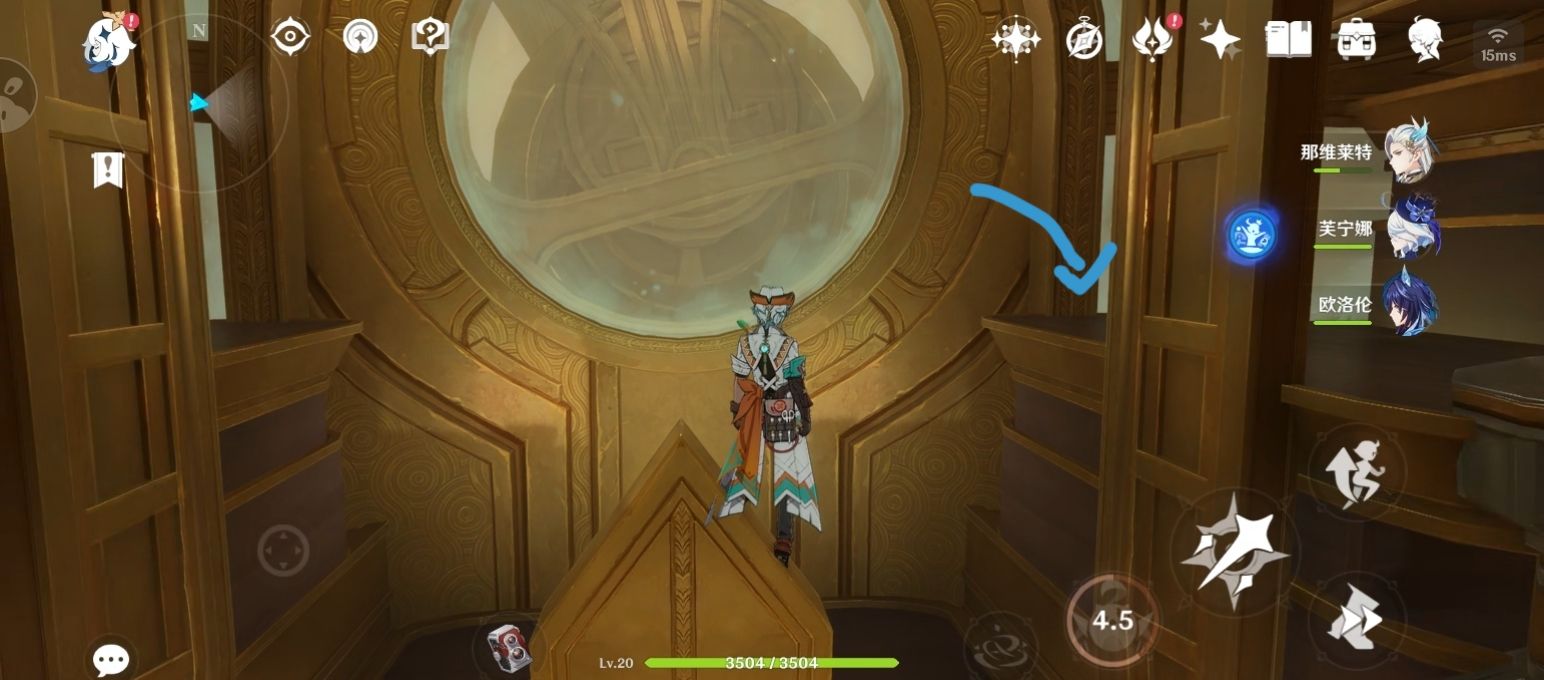This screenshot has width=1544, height=680.
Task: Open the Wish star icon
Action: point(1015,40)
